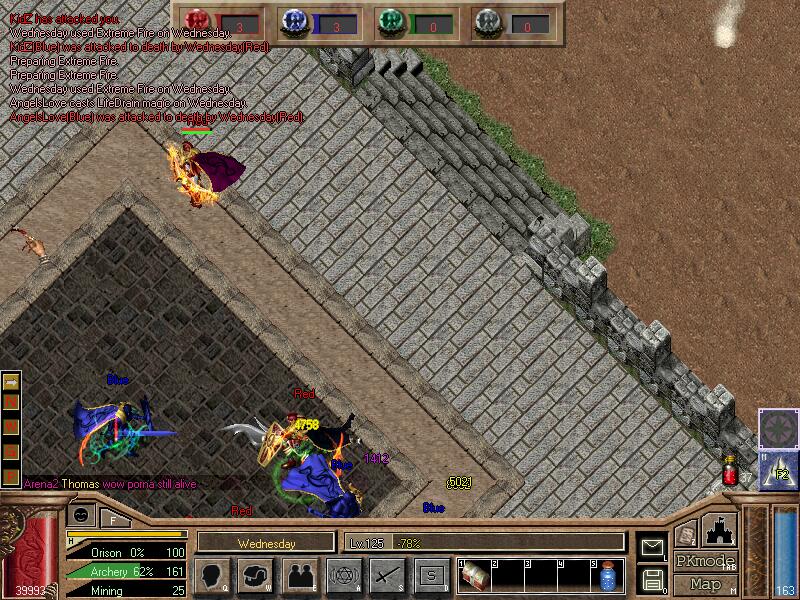This screenshot has width=800, height=600.
Task: Open the mail envelope icon
Action: tap(653, 548)
